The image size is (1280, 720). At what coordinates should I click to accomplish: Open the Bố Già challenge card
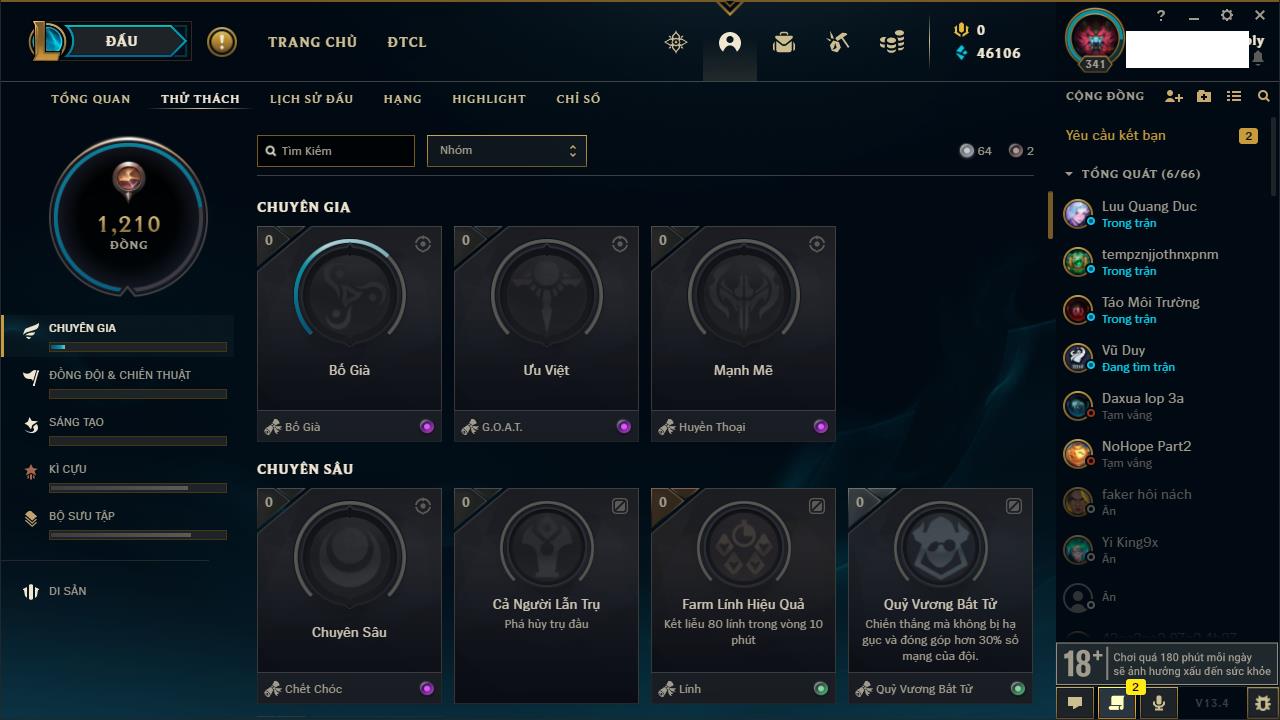pyautogui.click(x=349, y=320)
